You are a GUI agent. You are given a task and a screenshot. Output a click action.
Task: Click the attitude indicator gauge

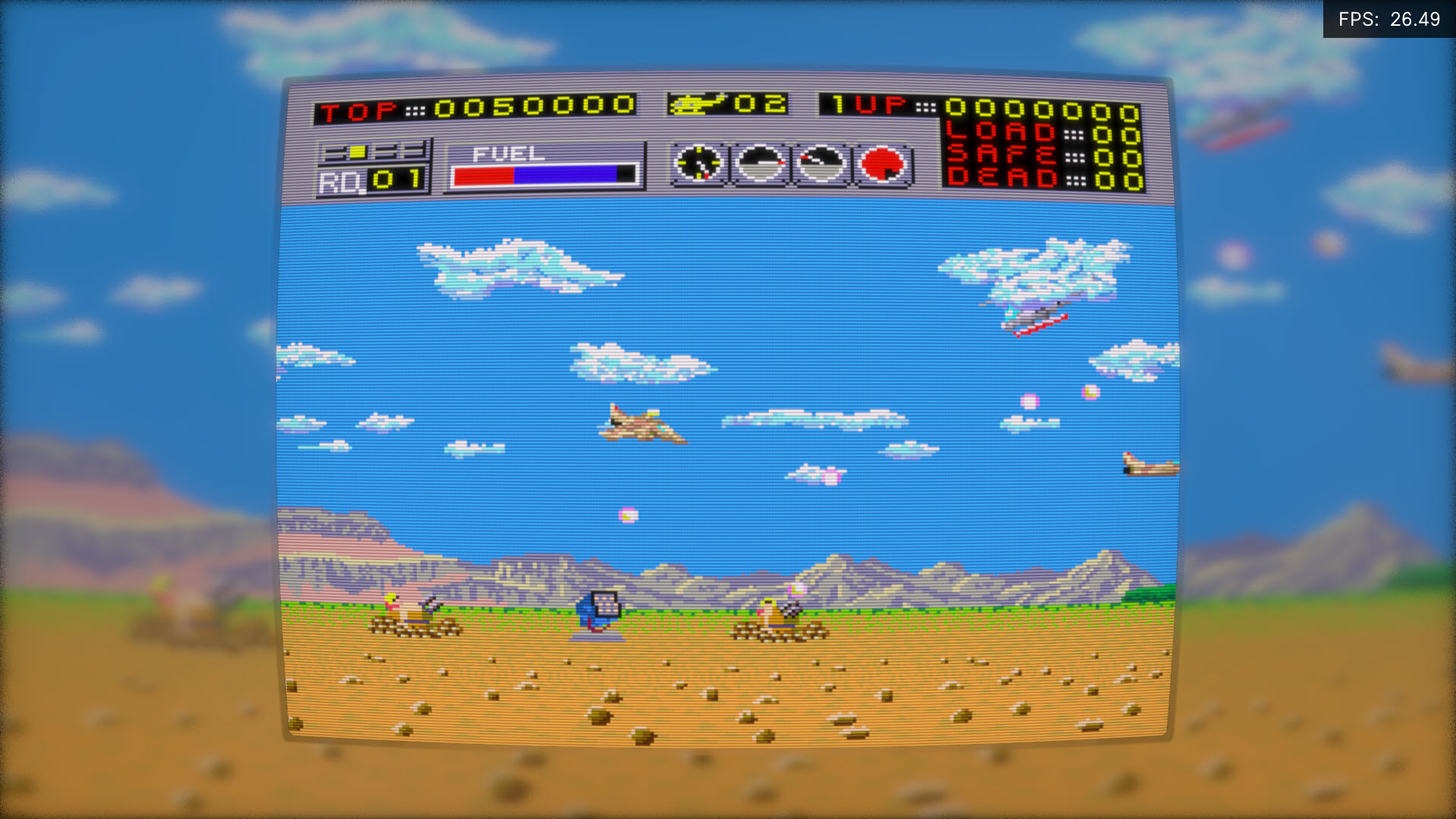coord(761,165)
